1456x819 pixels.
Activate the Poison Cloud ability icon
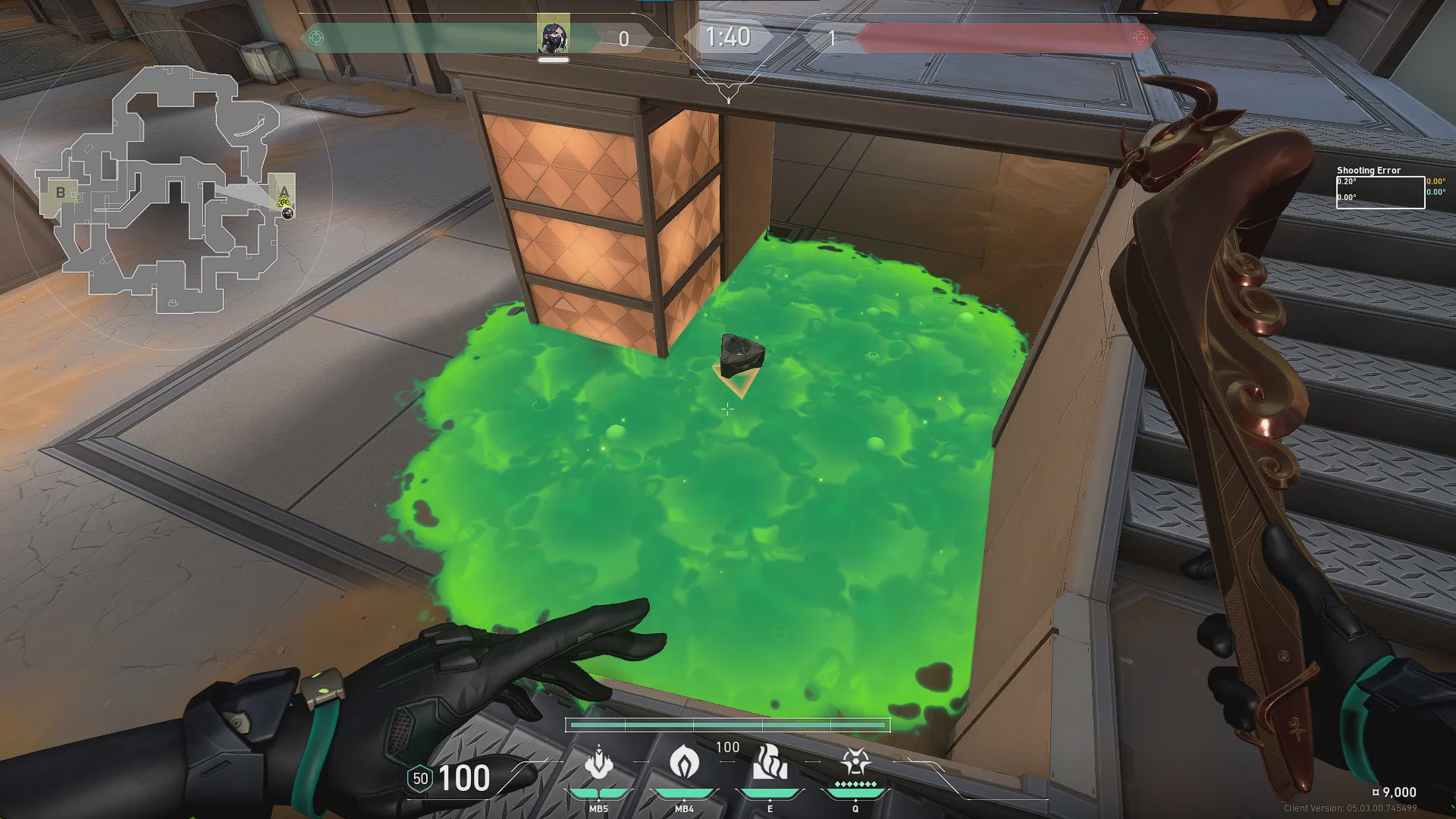coord(684,762)
